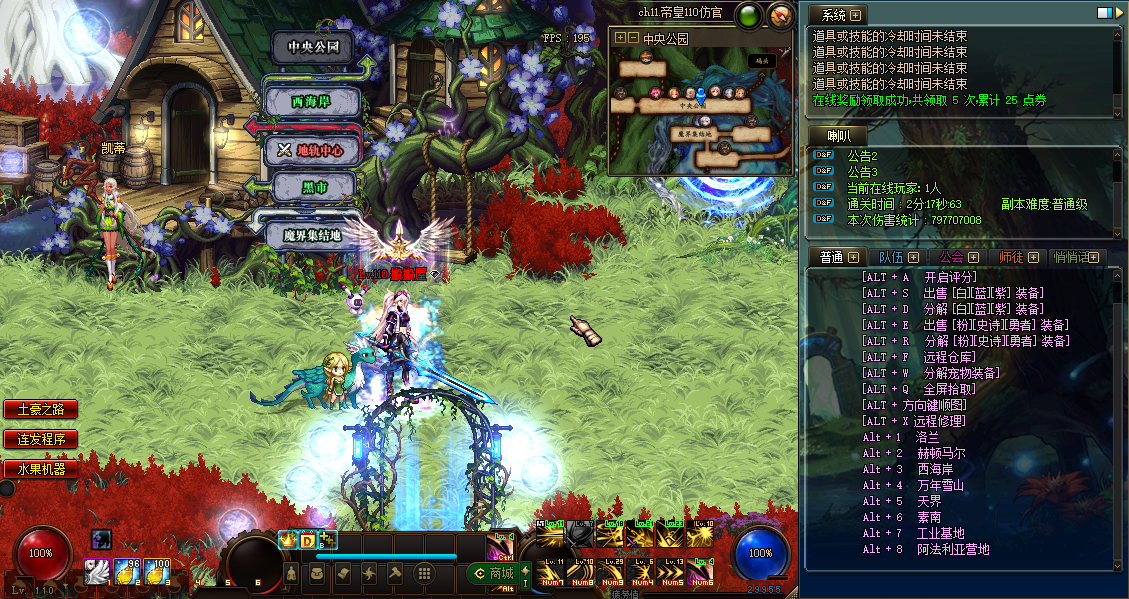This screenshot has width=1129, height=599.
Task: Choose the 西海岸 destination sign
Action: [311, 102]
